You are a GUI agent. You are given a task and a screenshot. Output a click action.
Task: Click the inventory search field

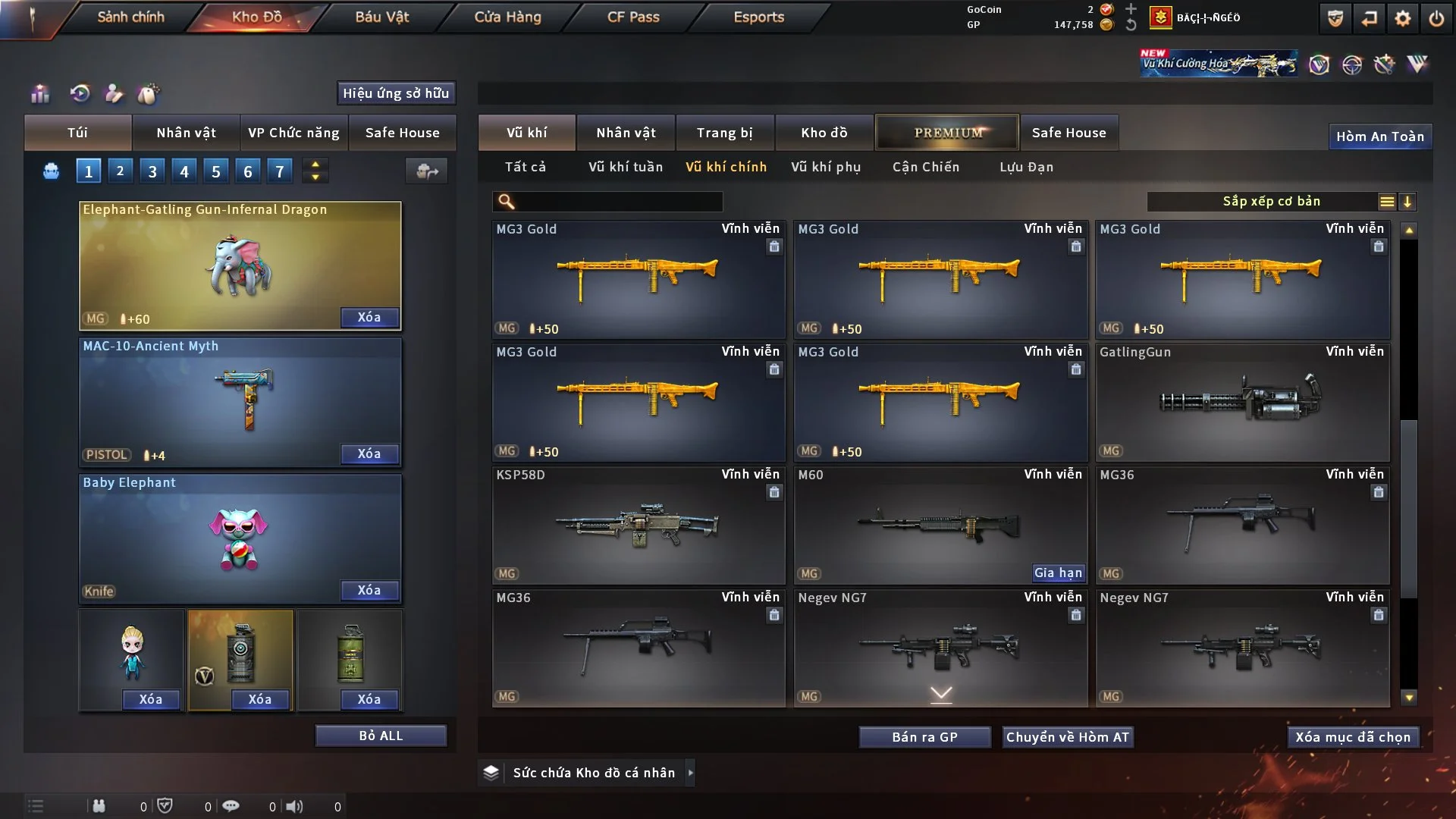(x=618, y=202)
